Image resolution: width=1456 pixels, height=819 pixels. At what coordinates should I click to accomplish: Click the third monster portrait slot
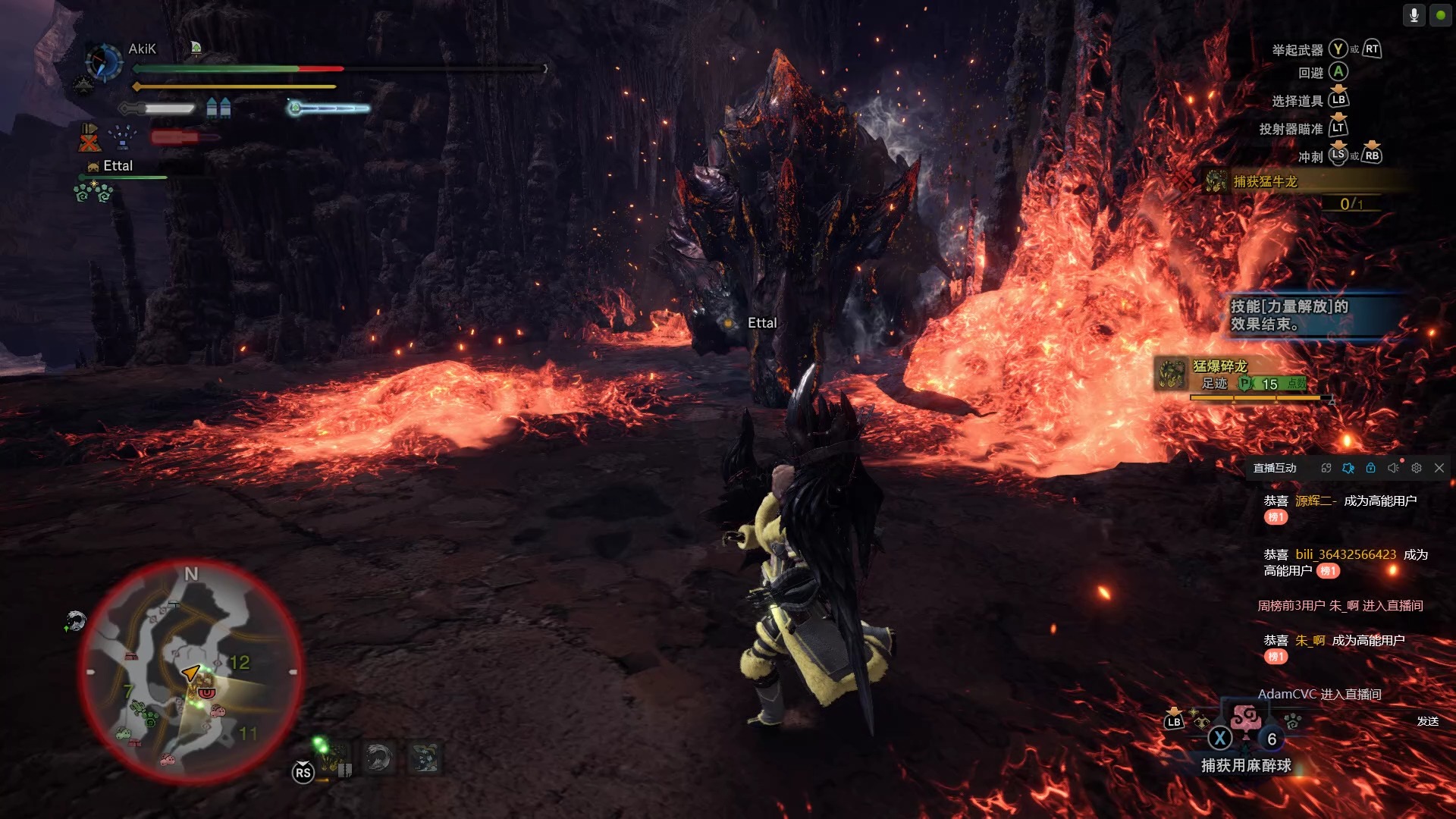click(425, 758)
